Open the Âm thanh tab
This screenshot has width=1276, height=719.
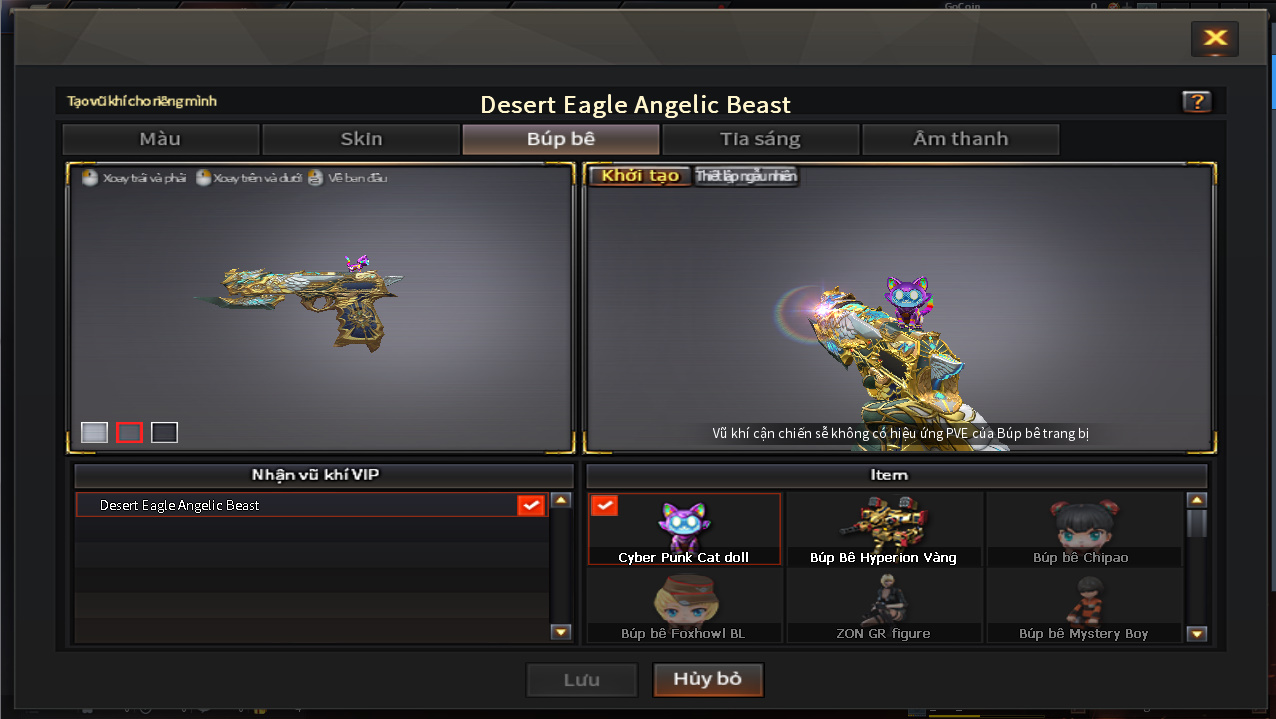[x=960, y=139]
